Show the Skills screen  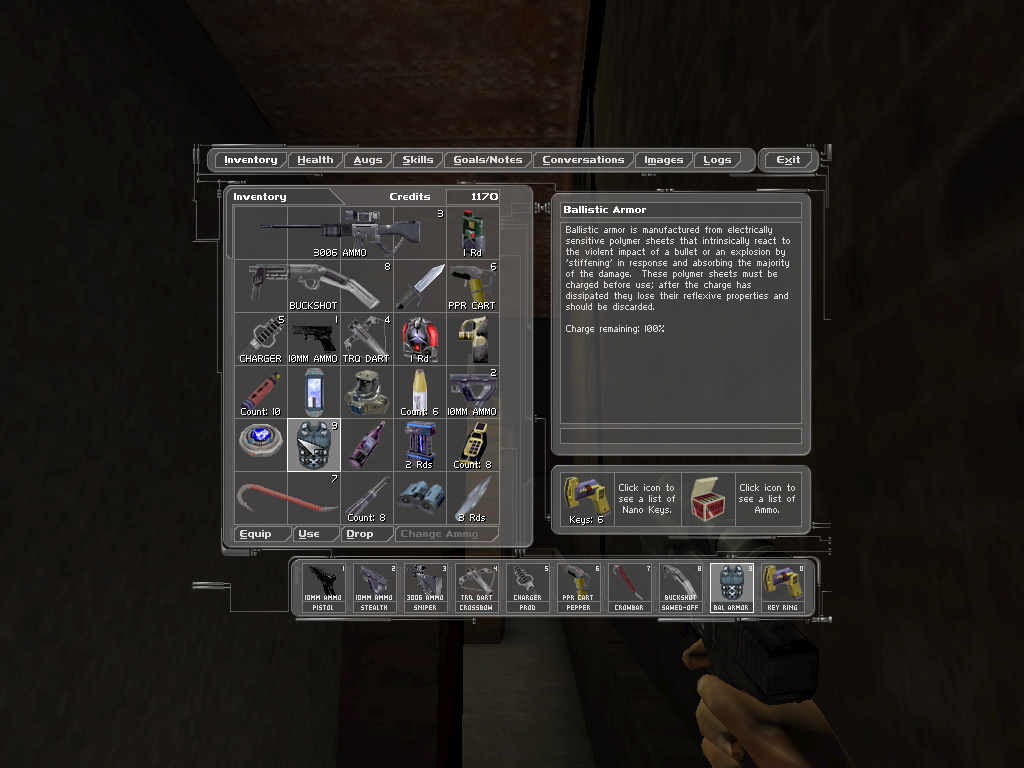tap(418, 160)
